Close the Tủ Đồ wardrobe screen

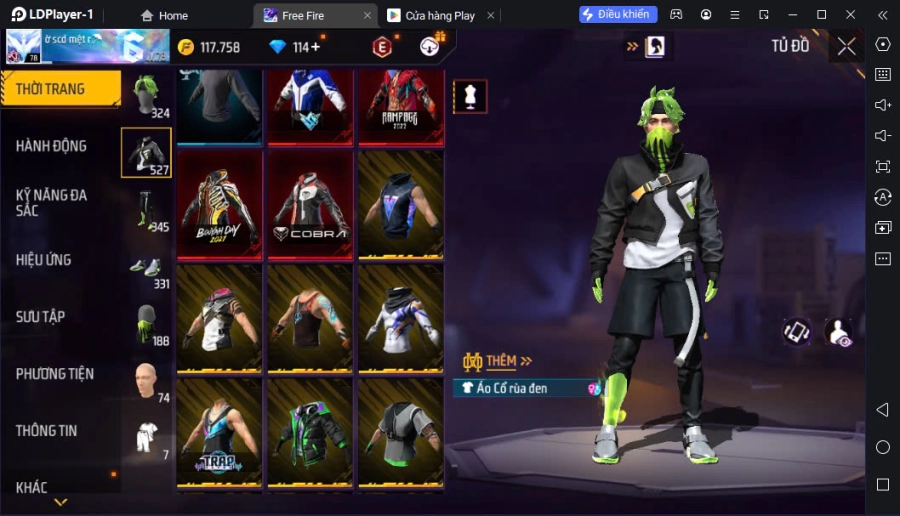pos(846,46)
